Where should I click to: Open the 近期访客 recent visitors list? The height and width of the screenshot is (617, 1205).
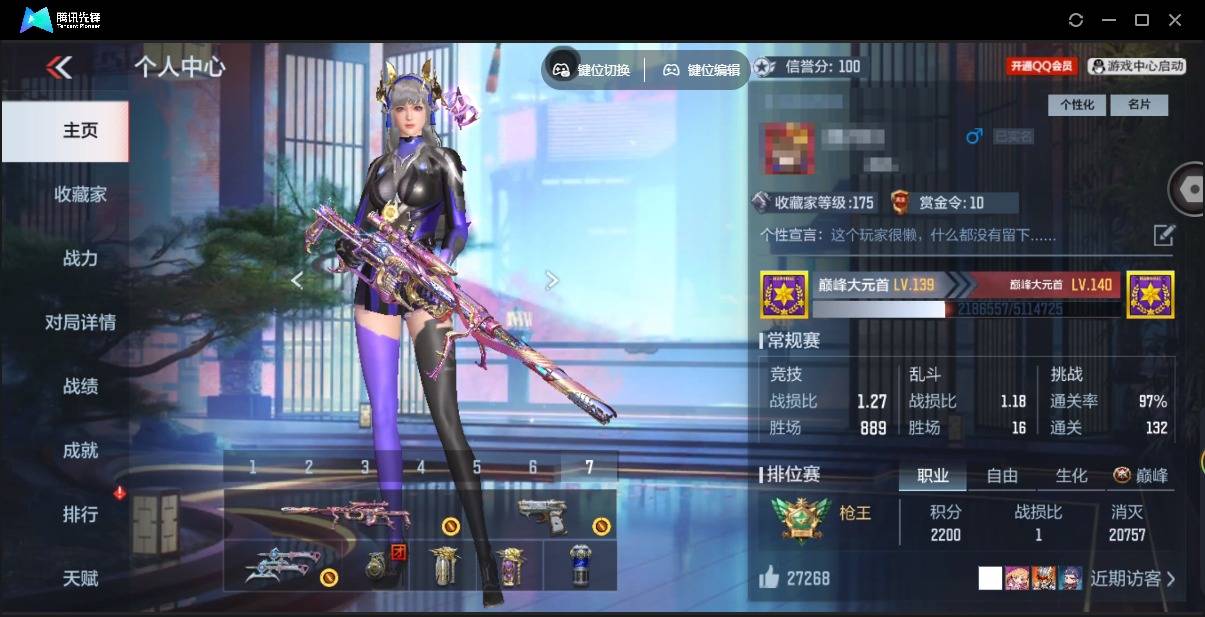pyautogui.click(x=1132, y=578)
